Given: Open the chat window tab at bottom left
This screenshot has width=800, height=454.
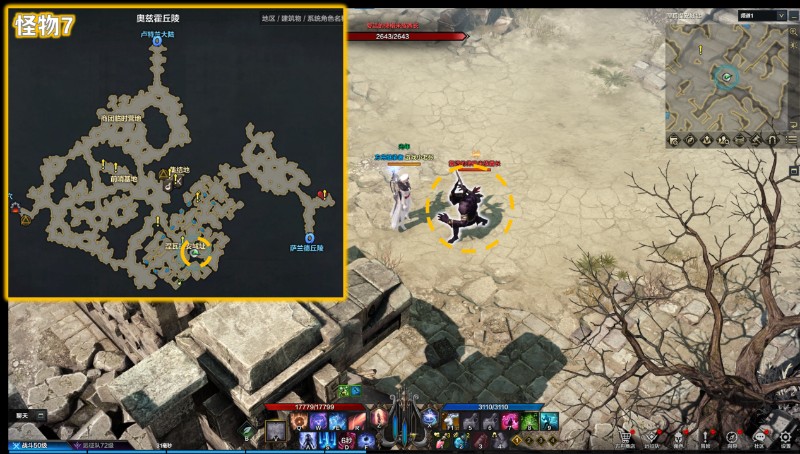Looking at the screenshot, I should tap(22, 414).
